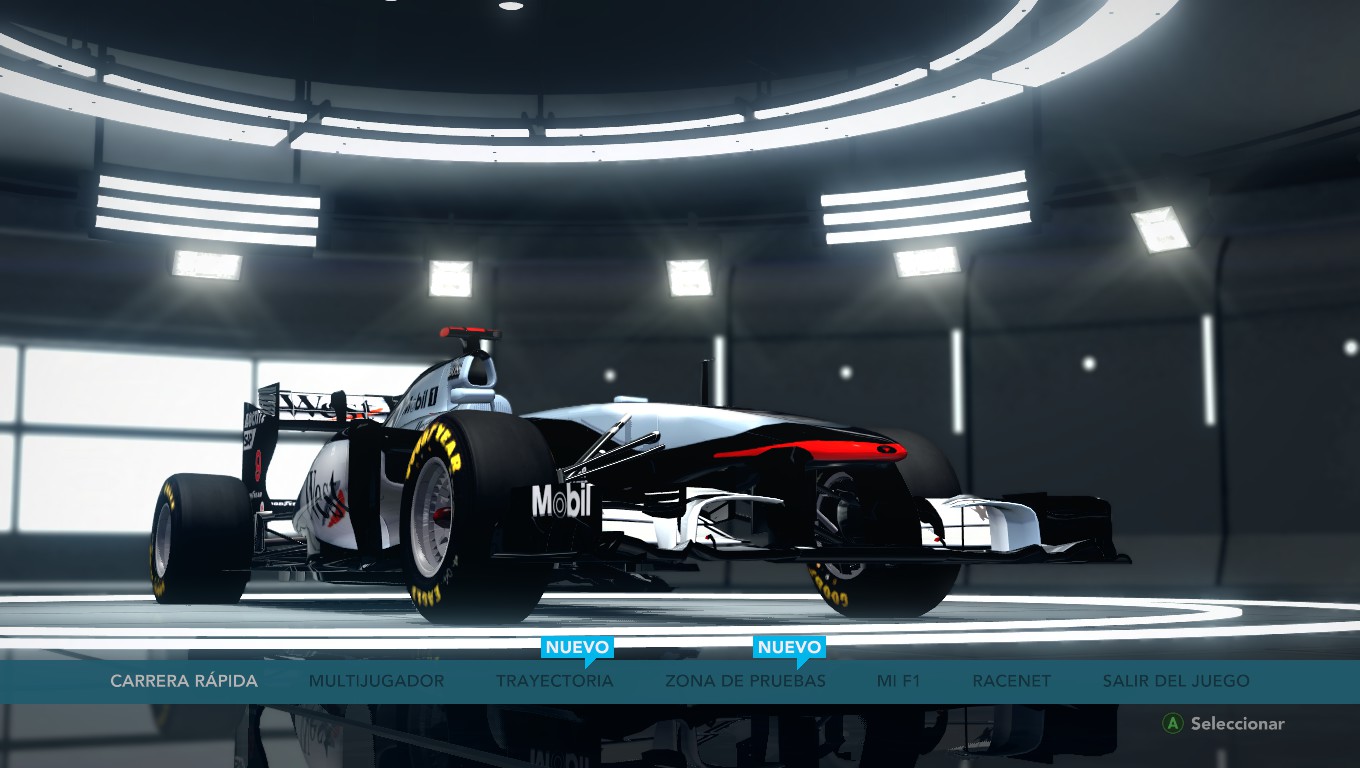
Task: Enter "ZONA DE PRUEBAS" mode
Action: point(744,680)
